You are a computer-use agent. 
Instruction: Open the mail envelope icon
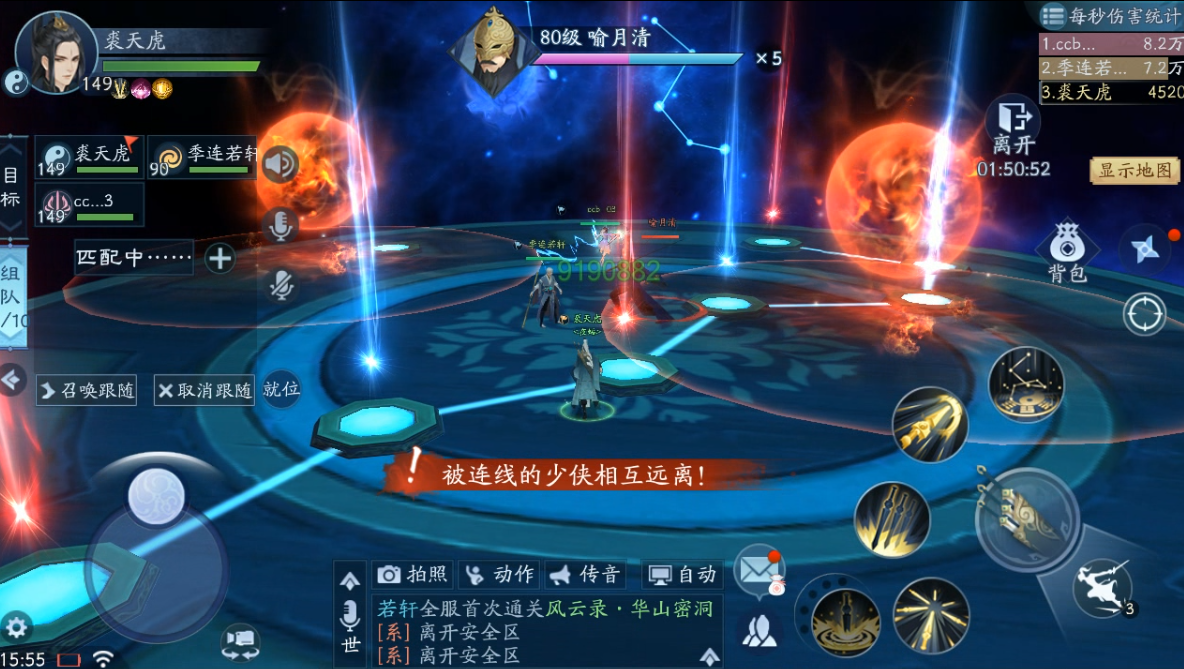[758, 570]
